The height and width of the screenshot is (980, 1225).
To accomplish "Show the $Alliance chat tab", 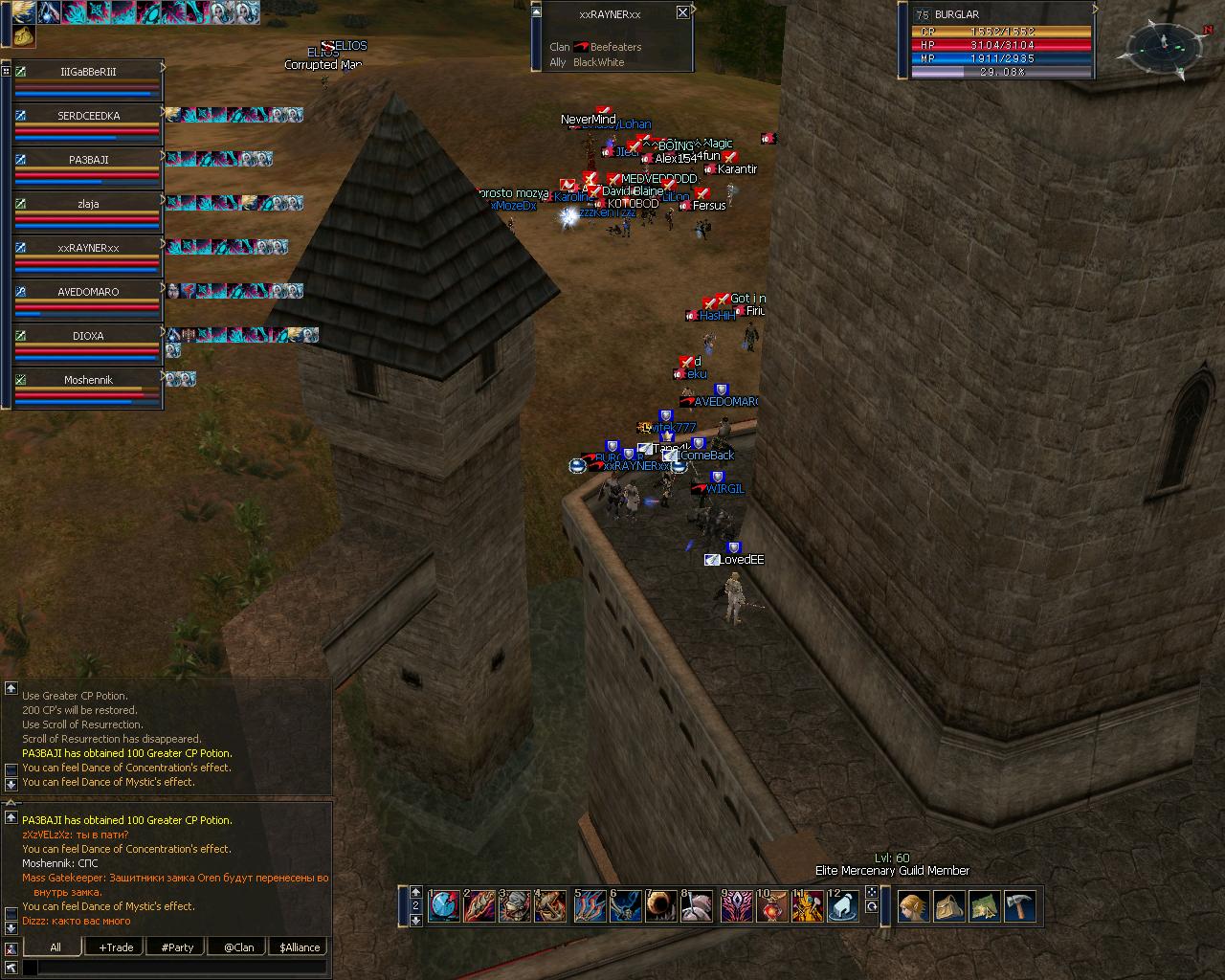I will (300, 947).
